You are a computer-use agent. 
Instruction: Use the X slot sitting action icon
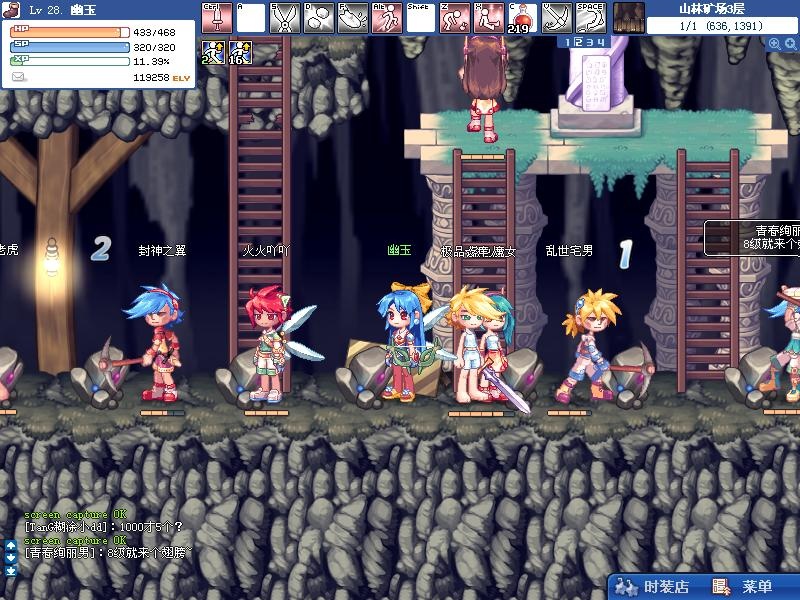pyautogui.click(x=488, y=17)
